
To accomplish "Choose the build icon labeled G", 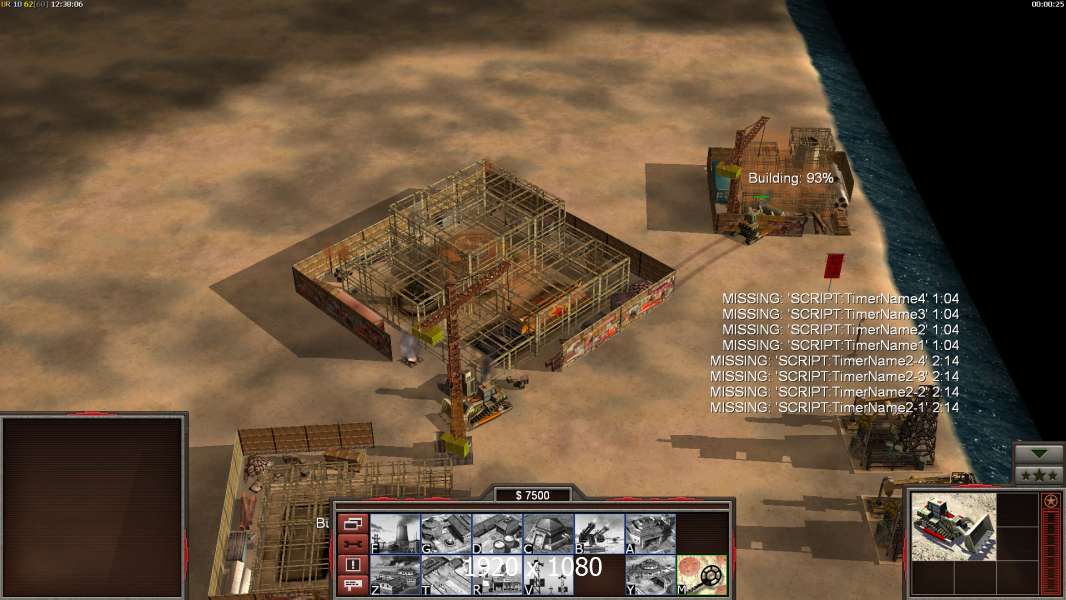I will click(x=446, y=534).
